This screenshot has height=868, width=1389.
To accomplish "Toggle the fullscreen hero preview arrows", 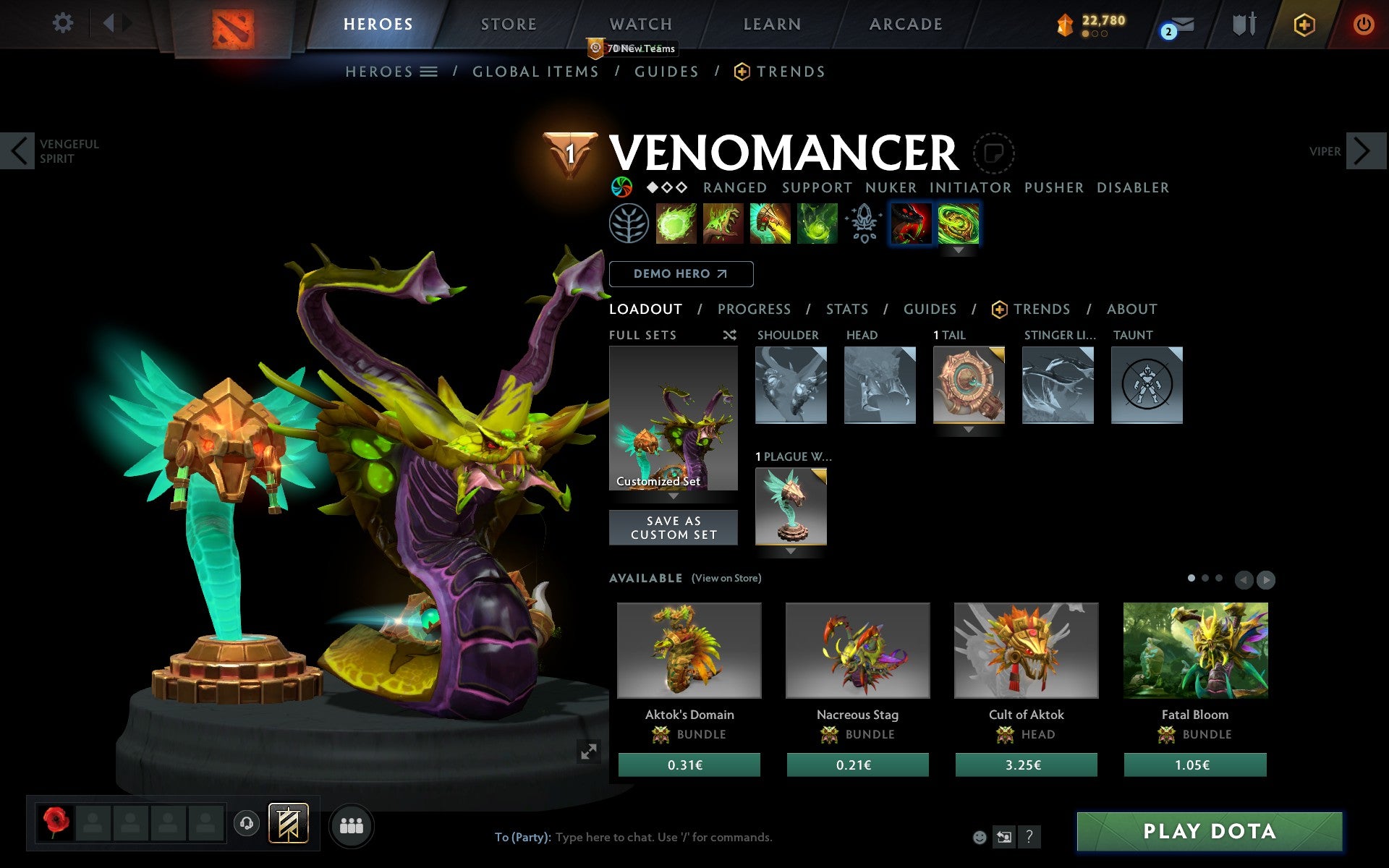I will pyautogui.click(x=589, y=752).
